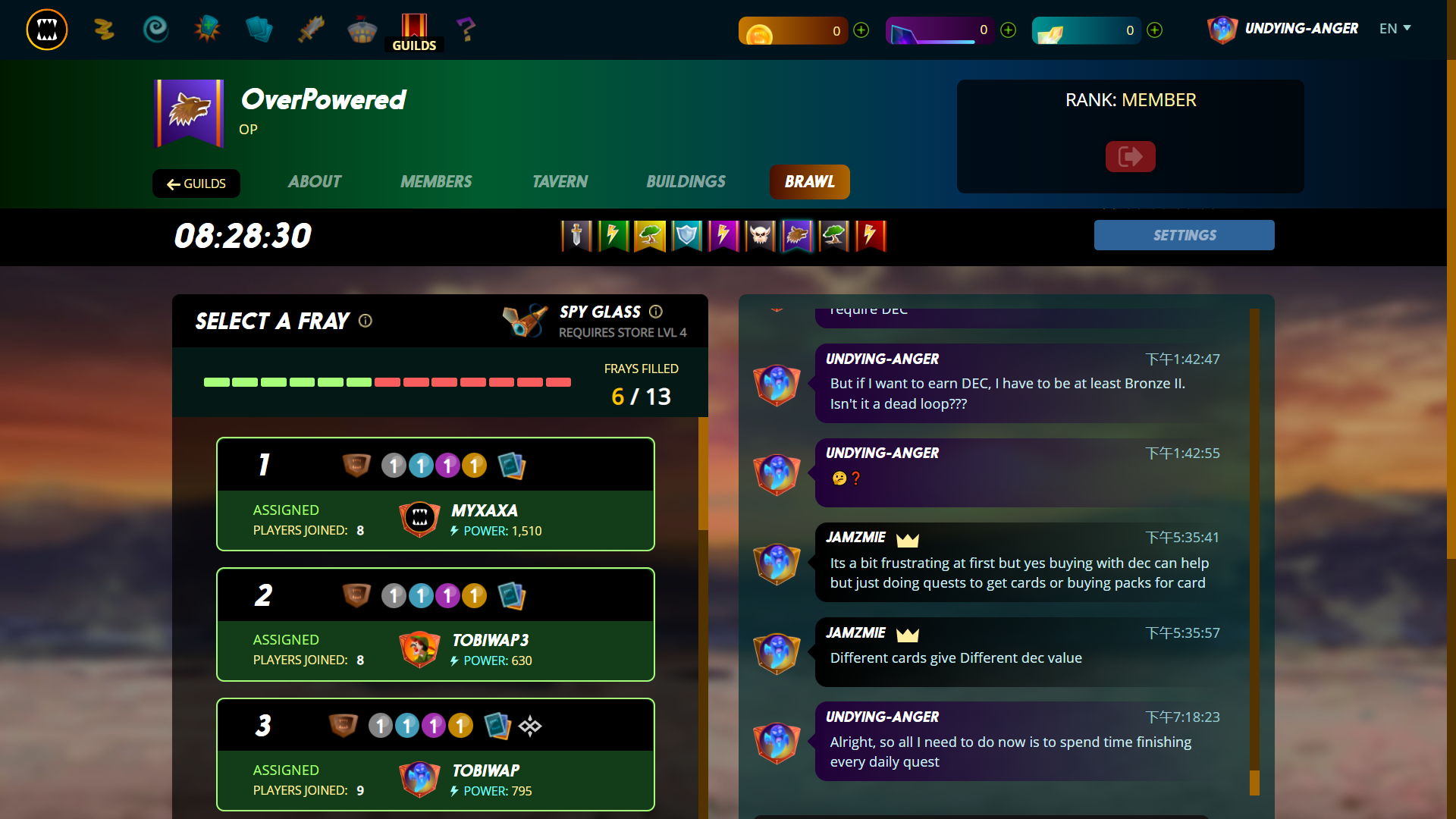Click the GUILDS back button
Viewport: 1456px width, 819px height.
[196, 184]
